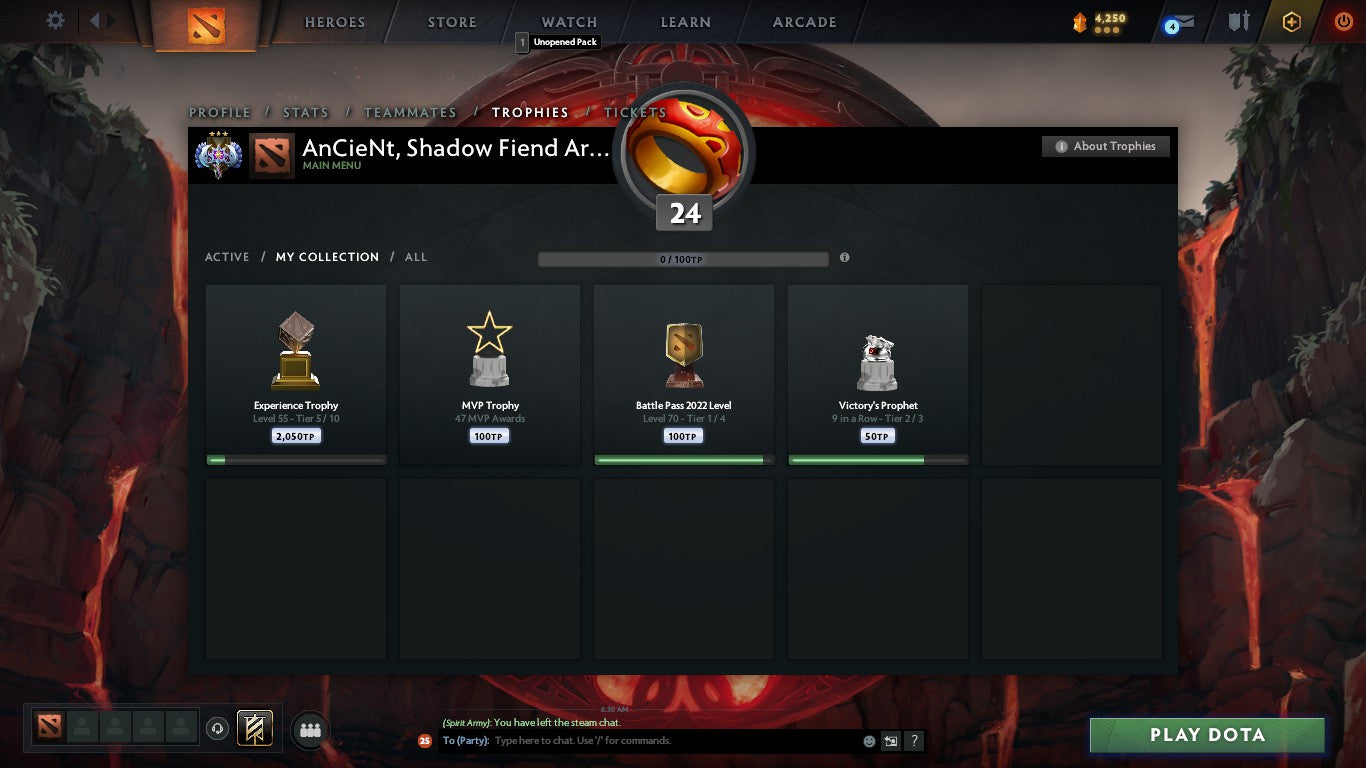Open the About Trophies info panel
This screenshot has width=1366, height=768.
click(1106, 146)
